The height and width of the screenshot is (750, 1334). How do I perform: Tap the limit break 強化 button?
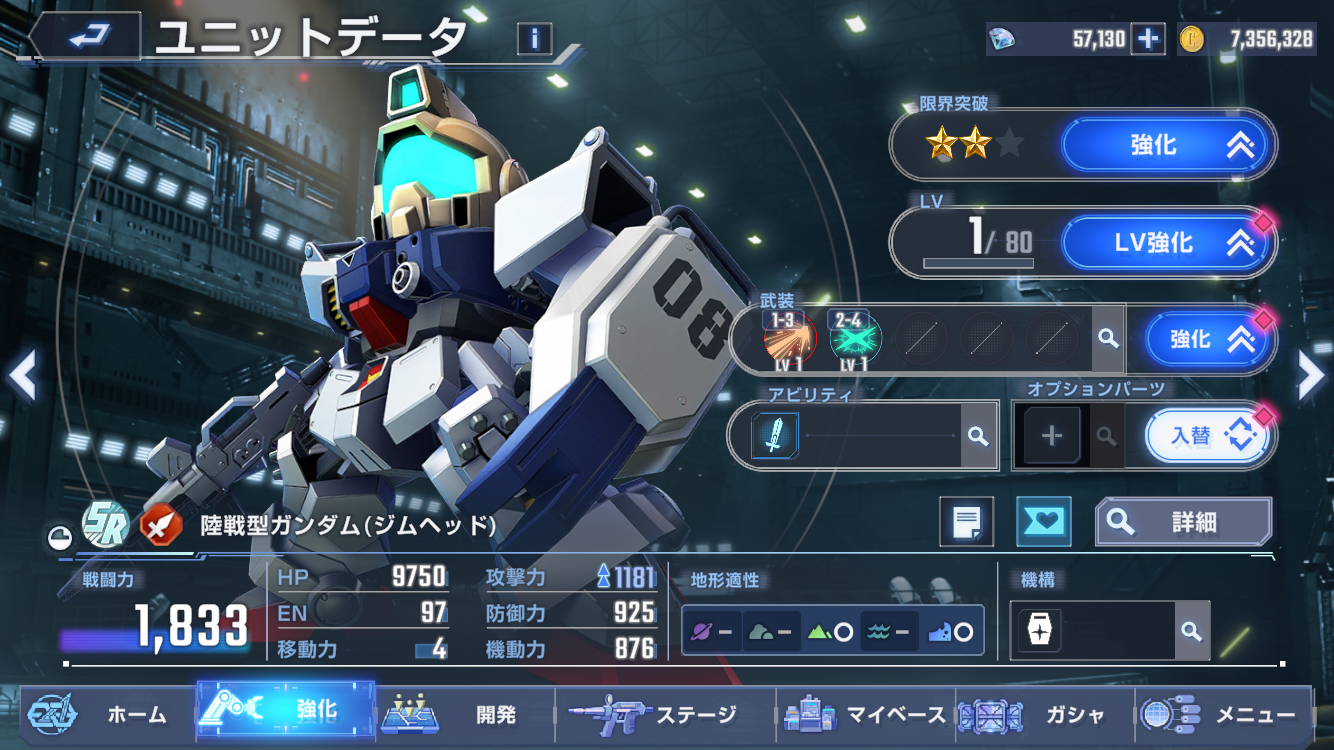point(1167,145)
